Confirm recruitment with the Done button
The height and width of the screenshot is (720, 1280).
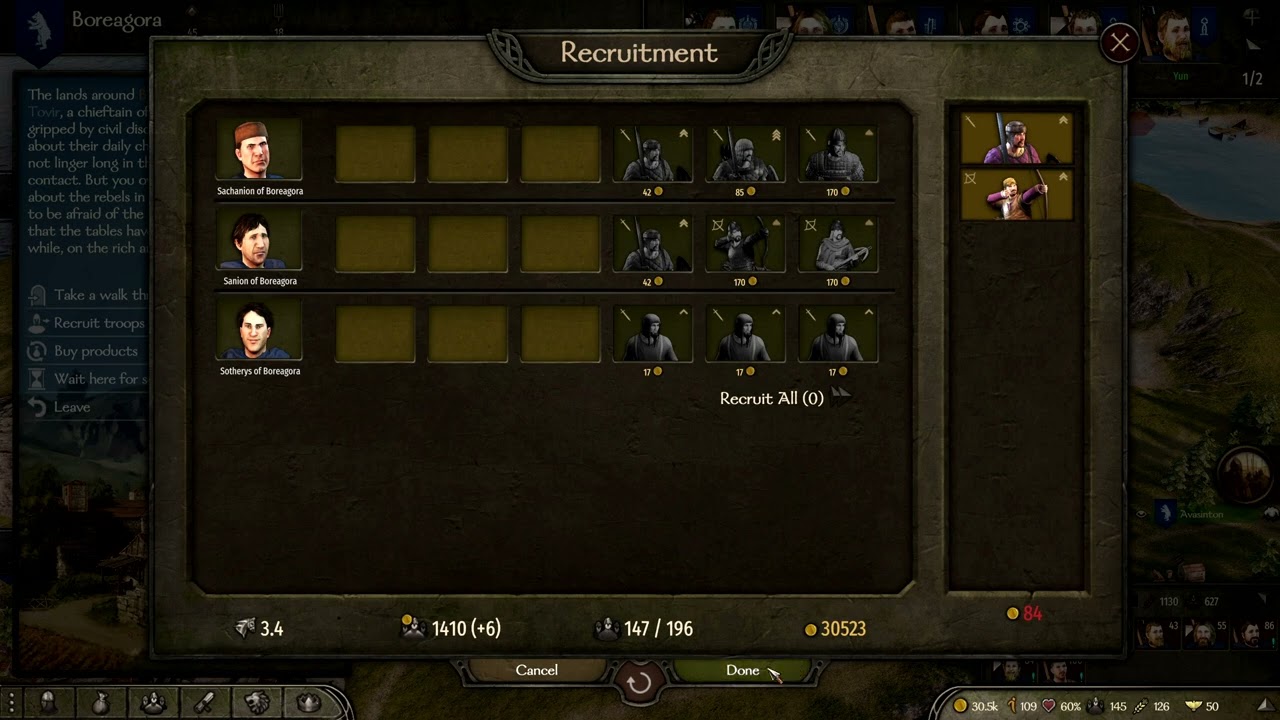743,670
